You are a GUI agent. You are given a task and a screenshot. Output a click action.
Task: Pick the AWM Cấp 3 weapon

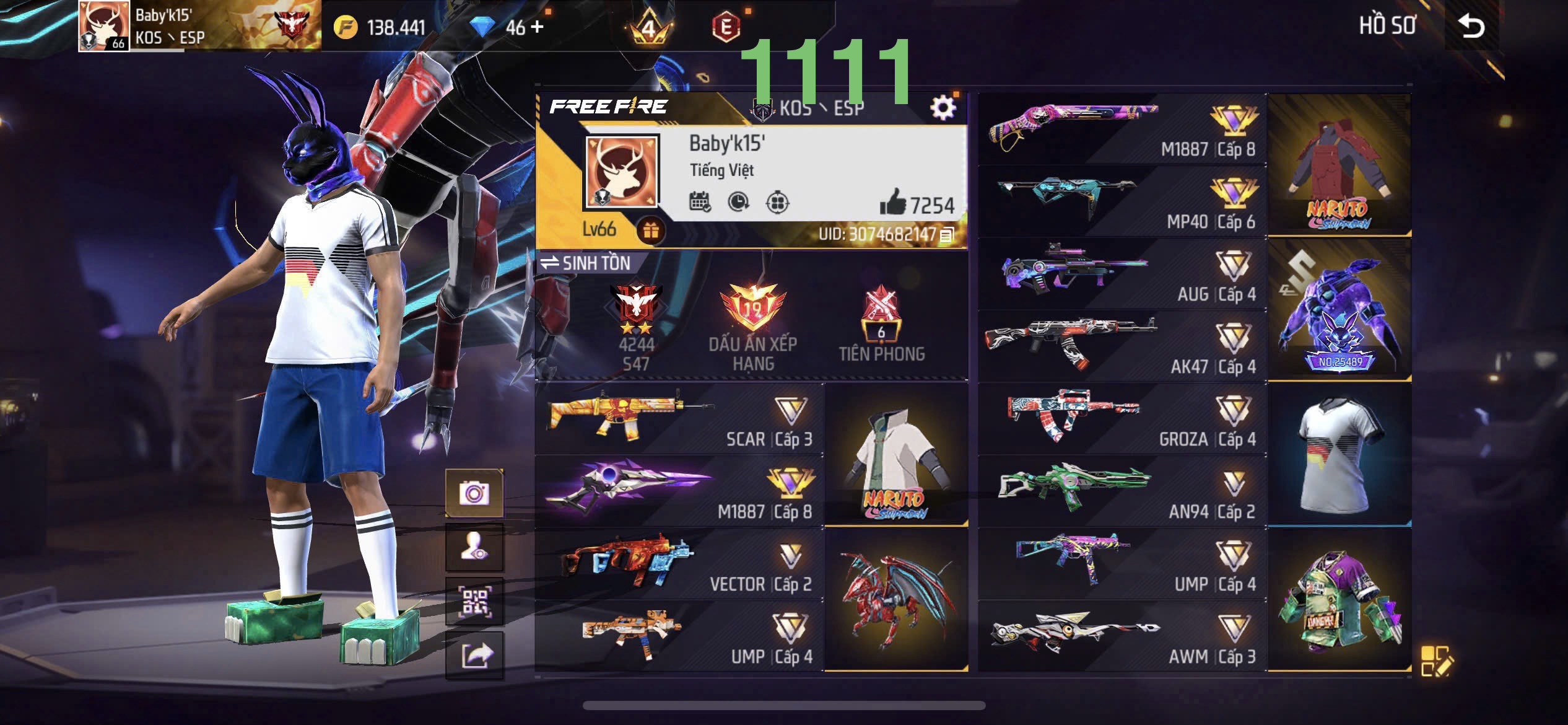point(1122,636)
